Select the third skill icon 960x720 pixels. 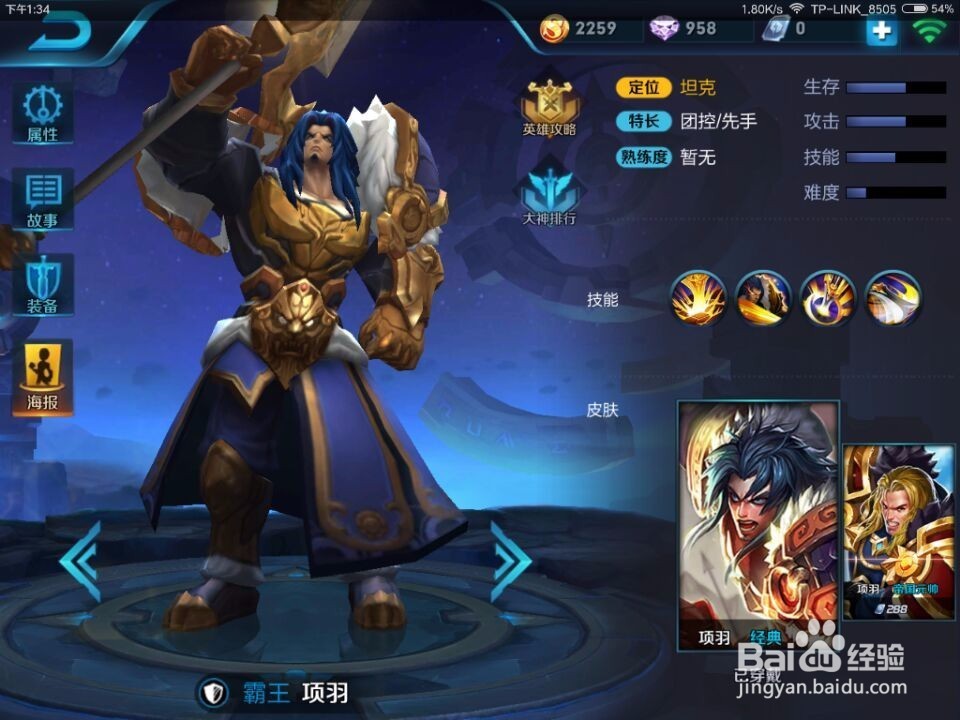pos(828,297)
